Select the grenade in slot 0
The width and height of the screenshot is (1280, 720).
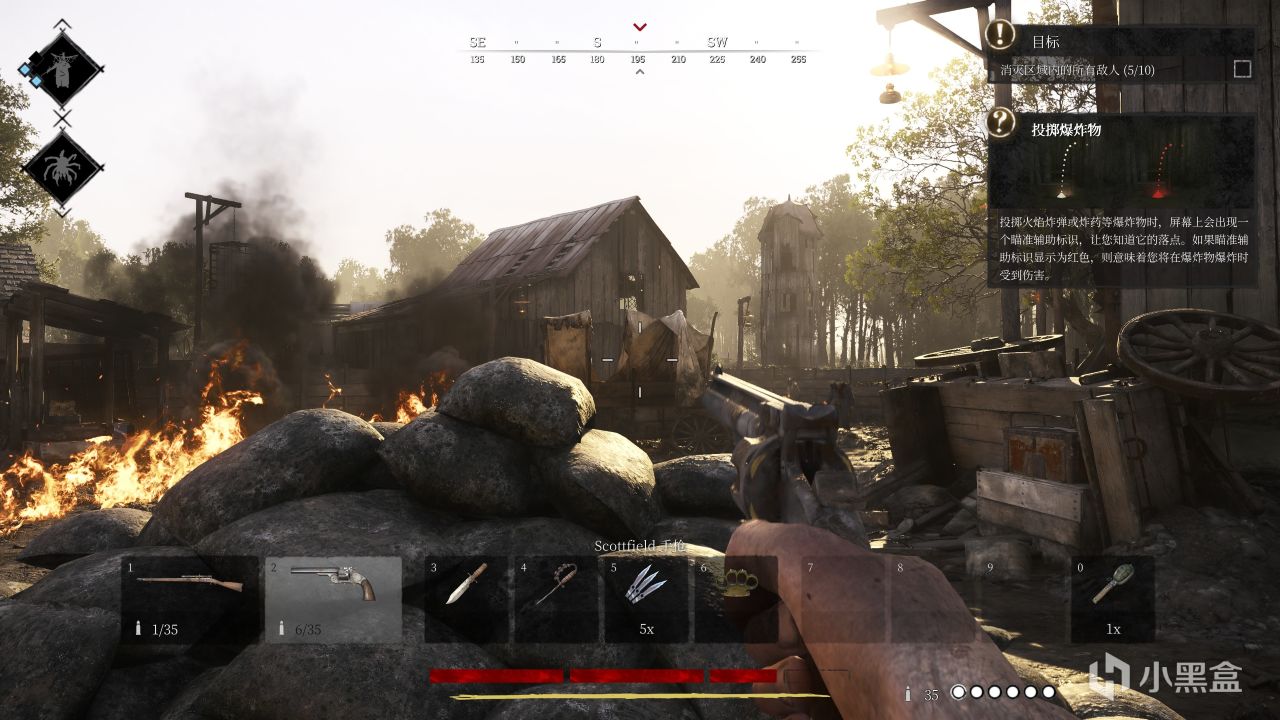(1112, 598)
